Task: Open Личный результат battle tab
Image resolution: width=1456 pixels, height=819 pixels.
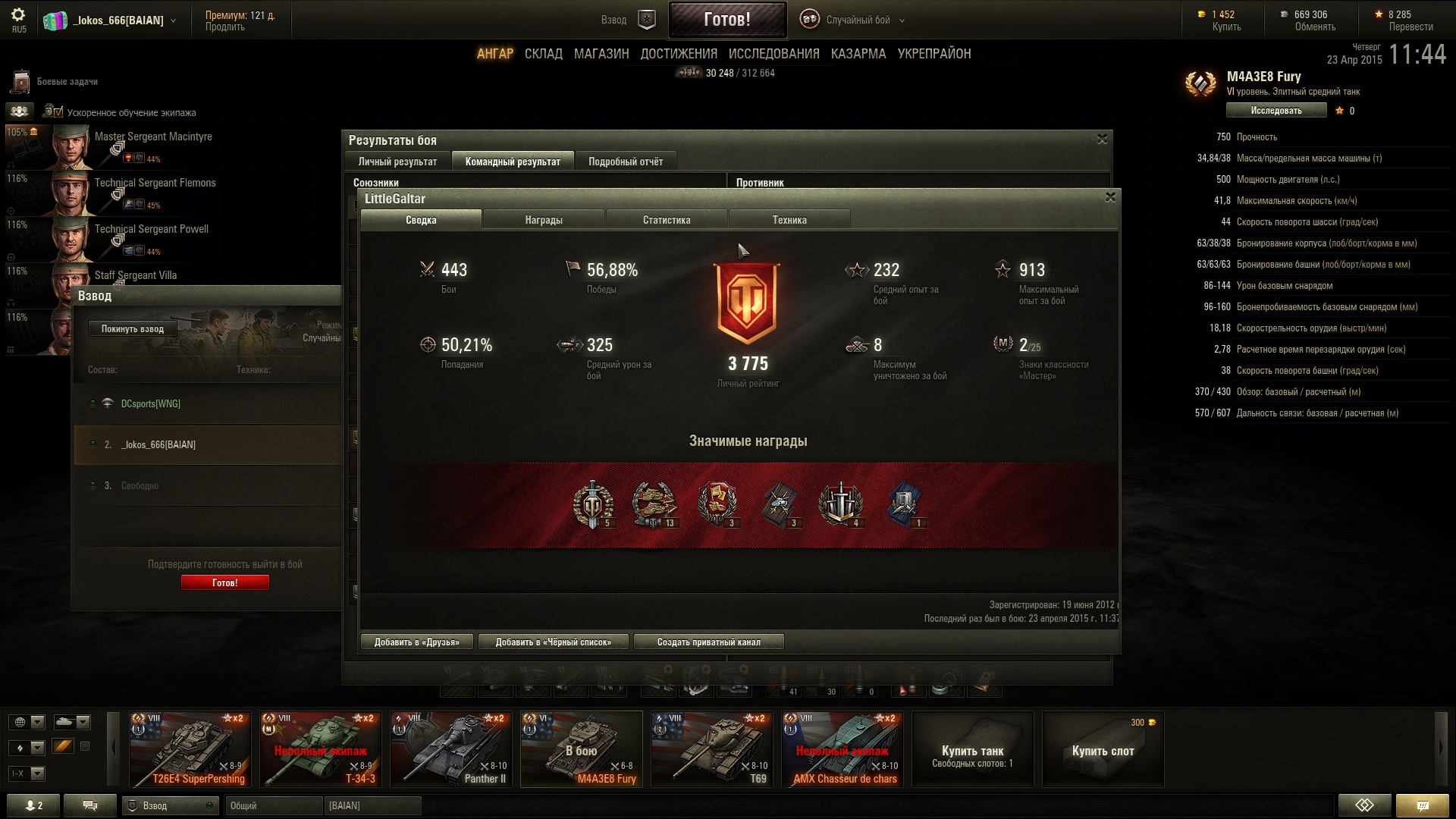Action: tap(397, 162)
